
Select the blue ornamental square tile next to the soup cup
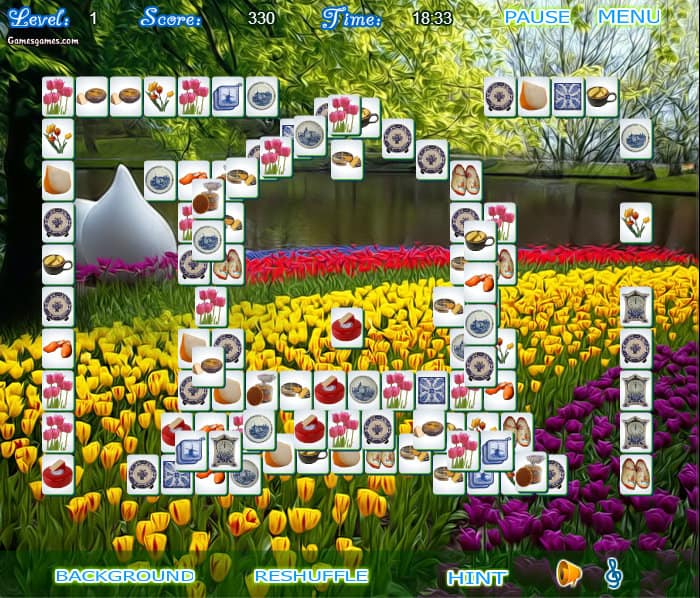[x=568, y=97]
